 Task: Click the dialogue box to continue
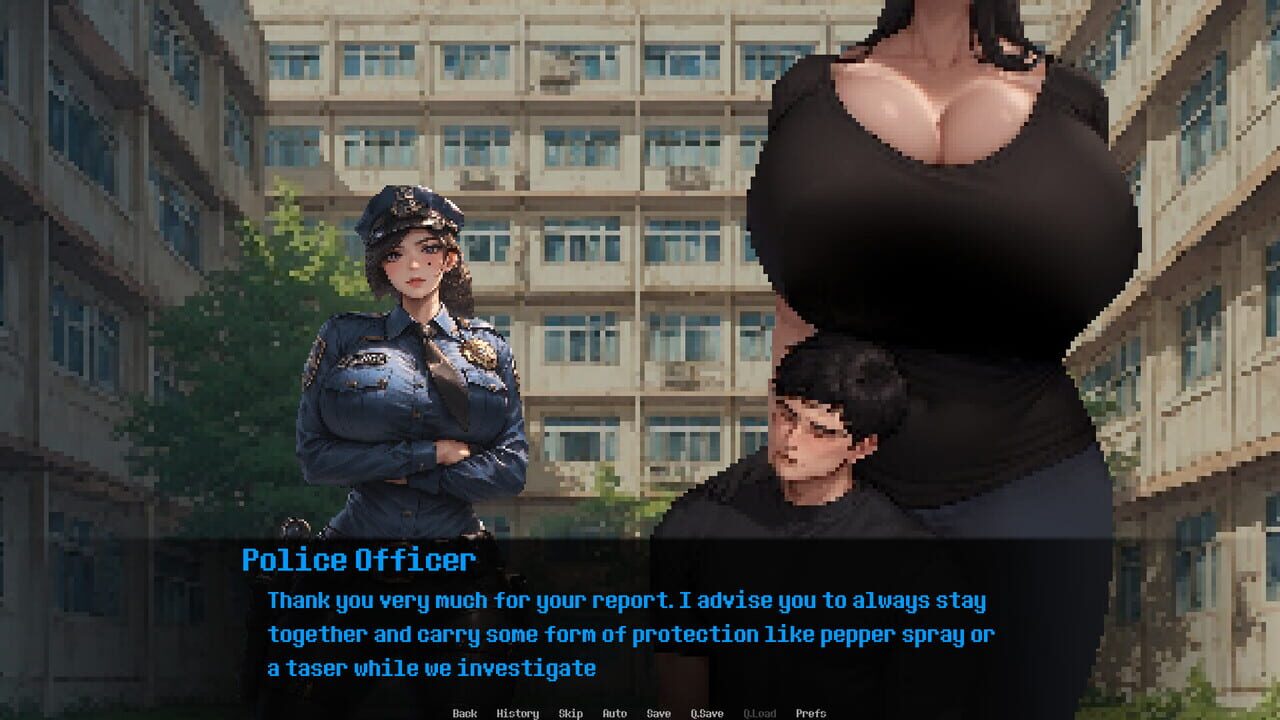tap(640, 620)
